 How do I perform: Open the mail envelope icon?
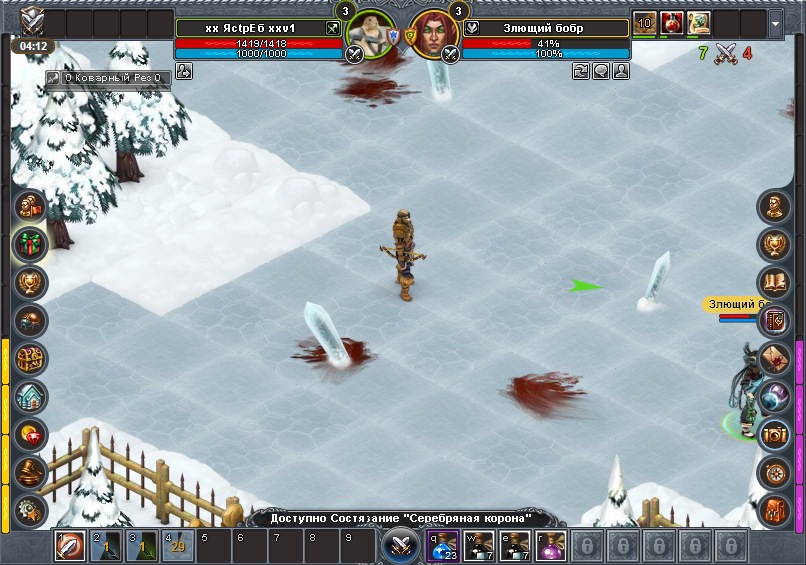click(775, 358)
